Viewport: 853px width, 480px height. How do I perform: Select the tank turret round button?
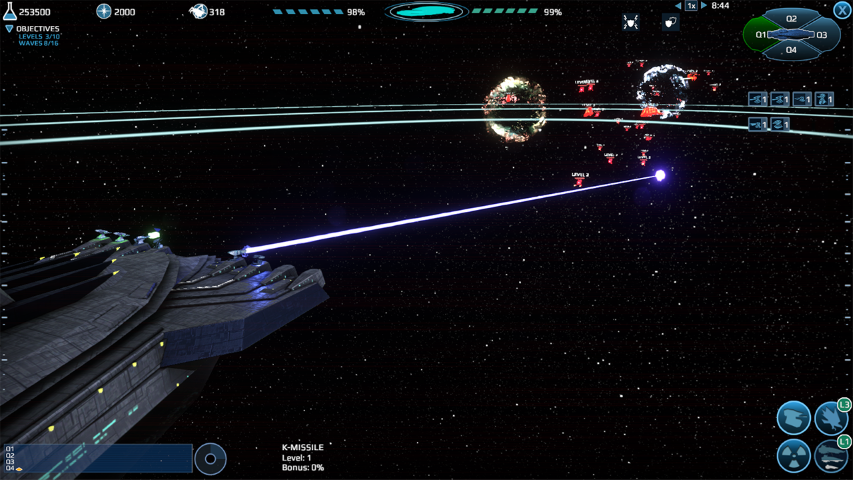click(x=794, y=417)
